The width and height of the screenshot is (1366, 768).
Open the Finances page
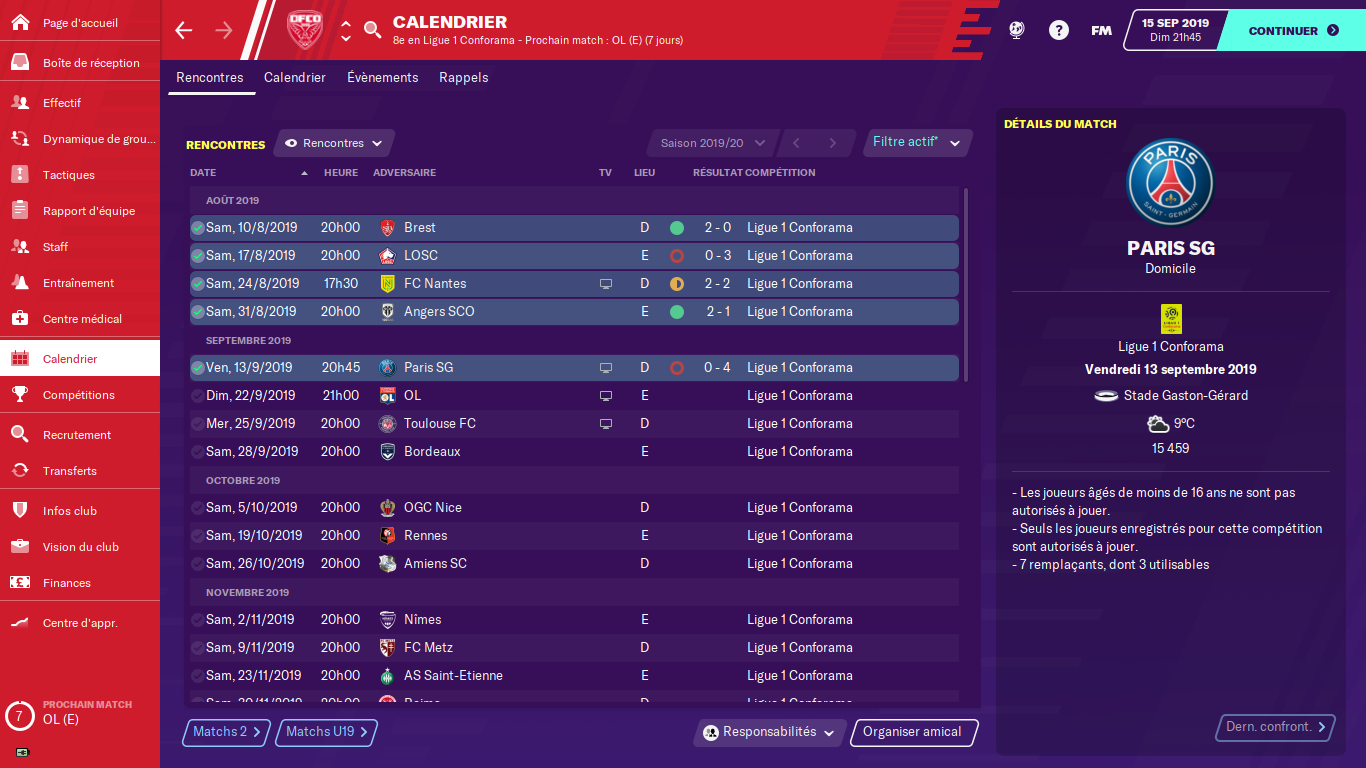pyautogui.click(x=67, y=583)
